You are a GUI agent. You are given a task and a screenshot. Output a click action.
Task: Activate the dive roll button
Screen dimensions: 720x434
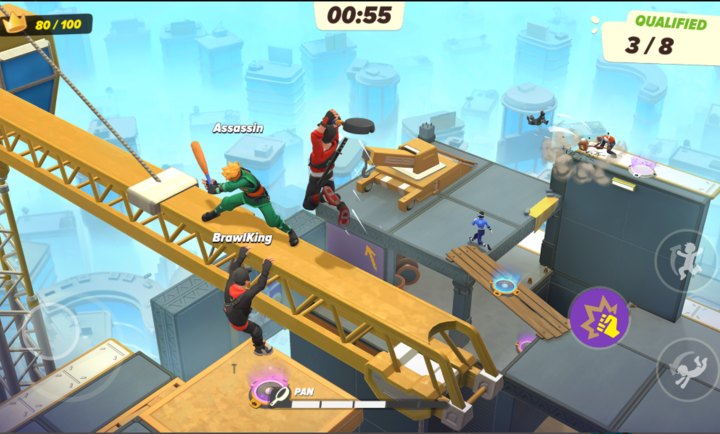(686, 368)
